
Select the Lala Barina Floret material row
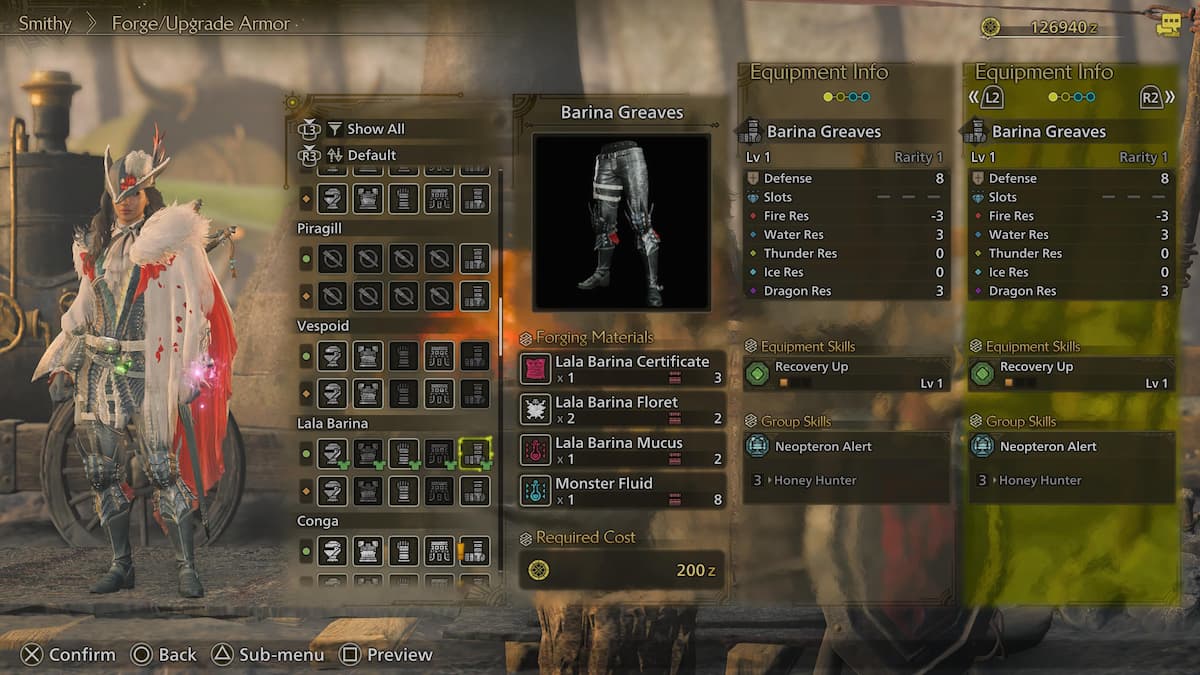click(622, 409)
